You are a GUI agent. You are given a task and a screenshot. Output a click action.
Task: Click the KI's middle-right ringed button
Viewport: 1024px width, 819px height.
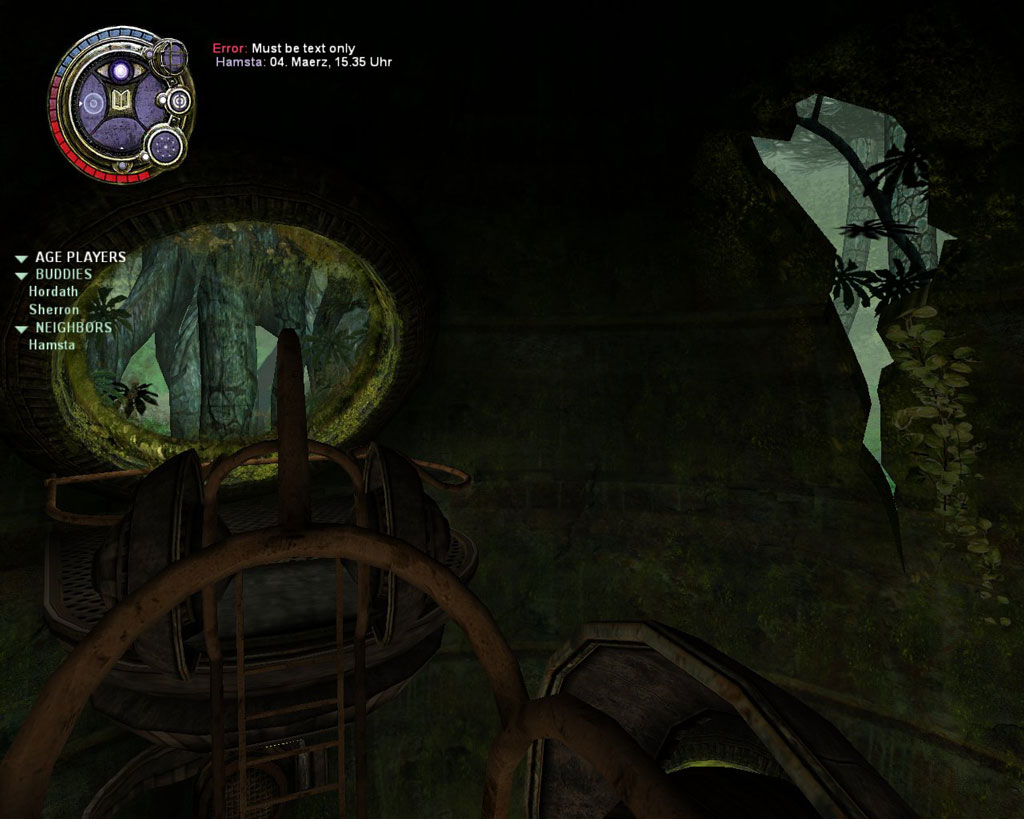pyautogui.click(x=177, y=100)
